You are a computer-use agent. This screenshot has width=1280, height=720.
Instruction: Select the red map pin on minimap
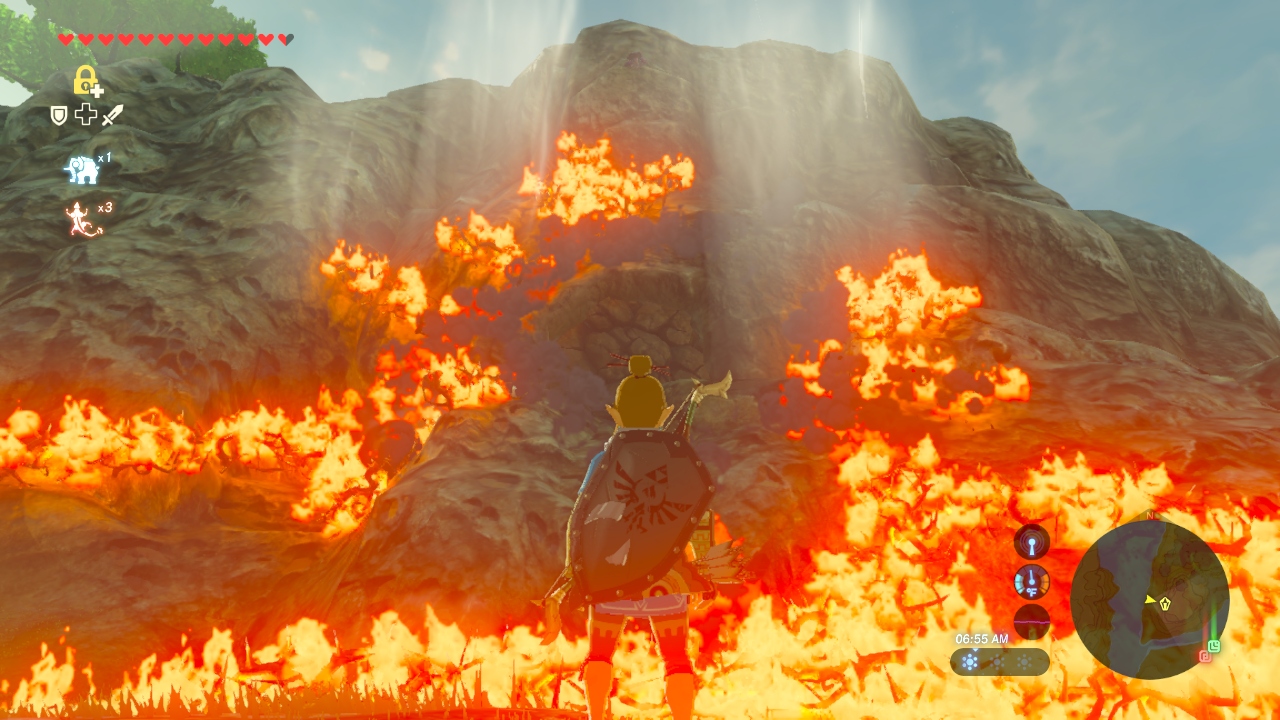pos(1204,656)
